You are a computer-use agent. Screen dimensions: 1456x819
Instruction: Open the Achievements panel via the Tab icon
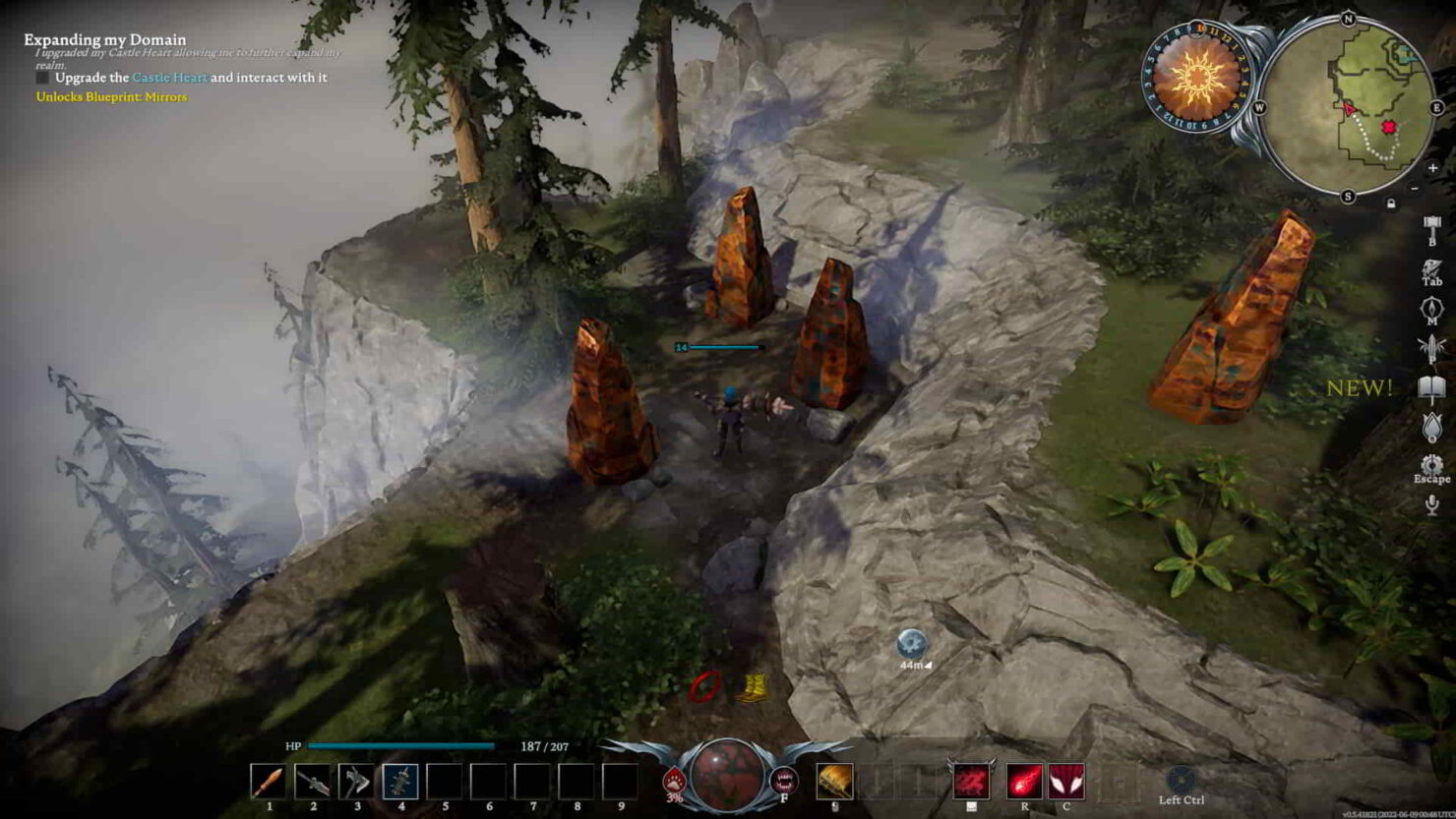tap(1430, 268)
